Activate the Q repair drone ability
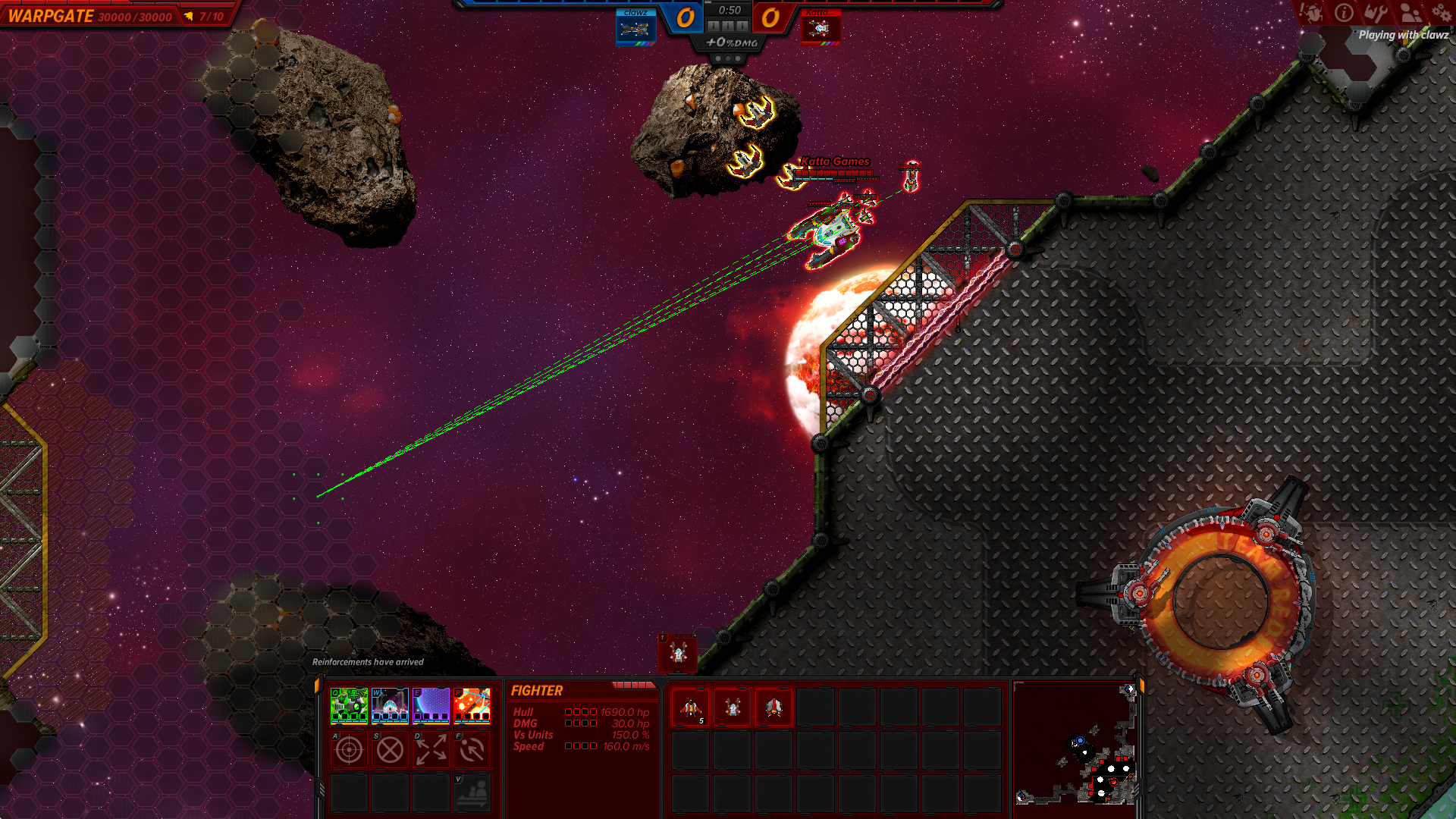This screenshot has width=1456, height=819. [x=349, y=705]
